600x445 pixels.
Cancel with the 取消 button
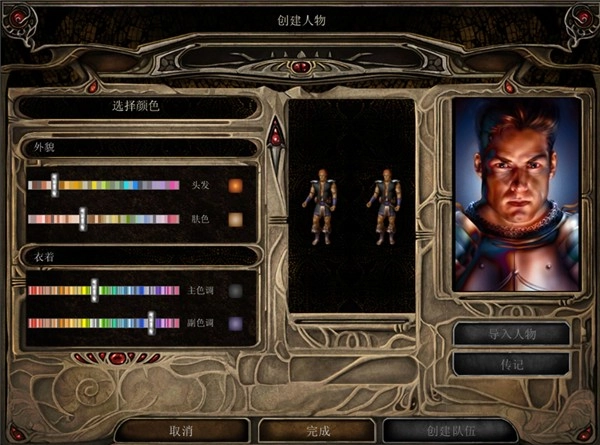(181, 431)
